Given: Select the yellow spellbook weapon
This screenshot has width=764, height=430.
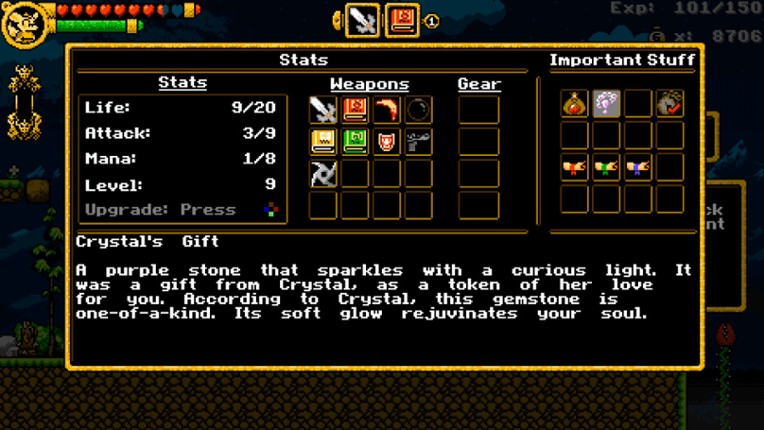Looking at the screenshot, I should pos(322,142).
